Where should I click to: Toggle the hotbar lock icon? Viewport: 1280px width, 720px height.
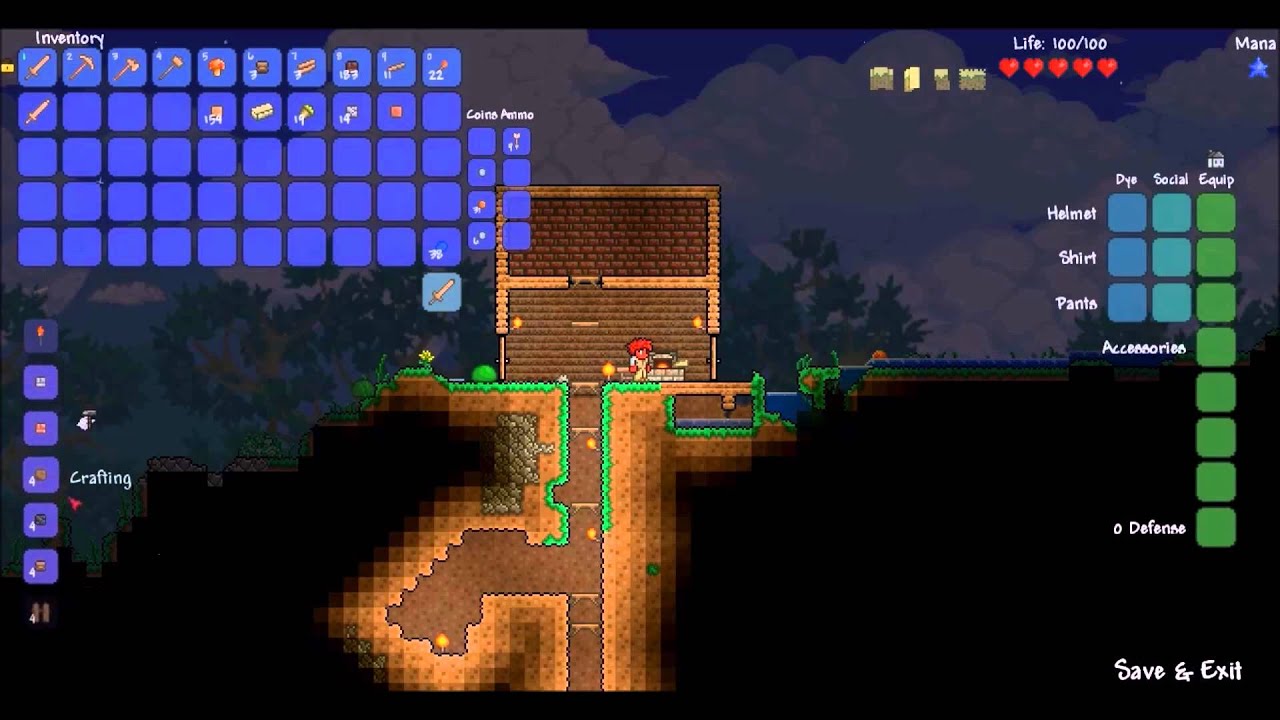click(x=7, y=68)
